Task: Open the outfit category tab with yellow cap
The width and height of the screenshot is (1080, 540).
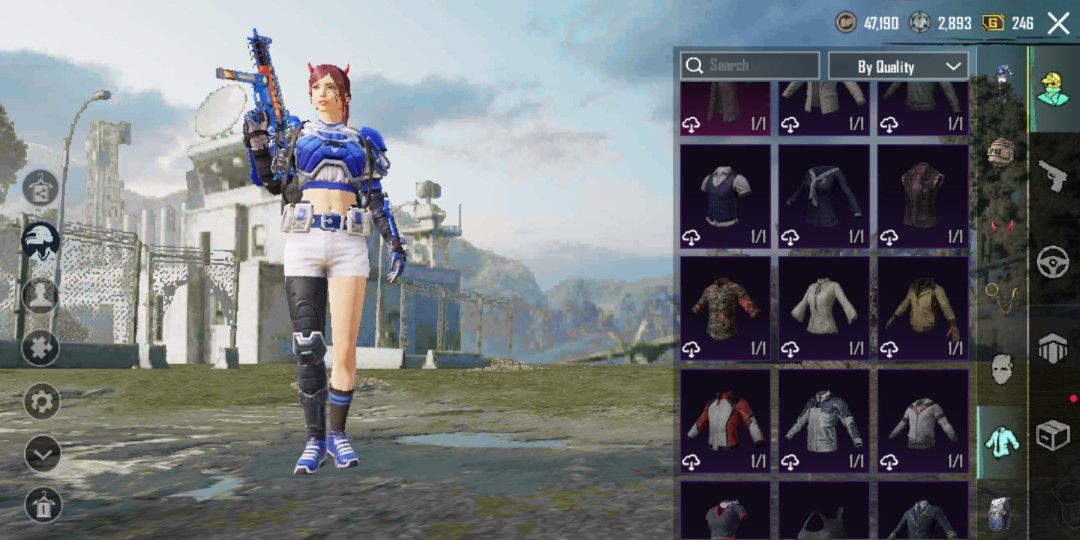Action: [x=1052, y=88]
